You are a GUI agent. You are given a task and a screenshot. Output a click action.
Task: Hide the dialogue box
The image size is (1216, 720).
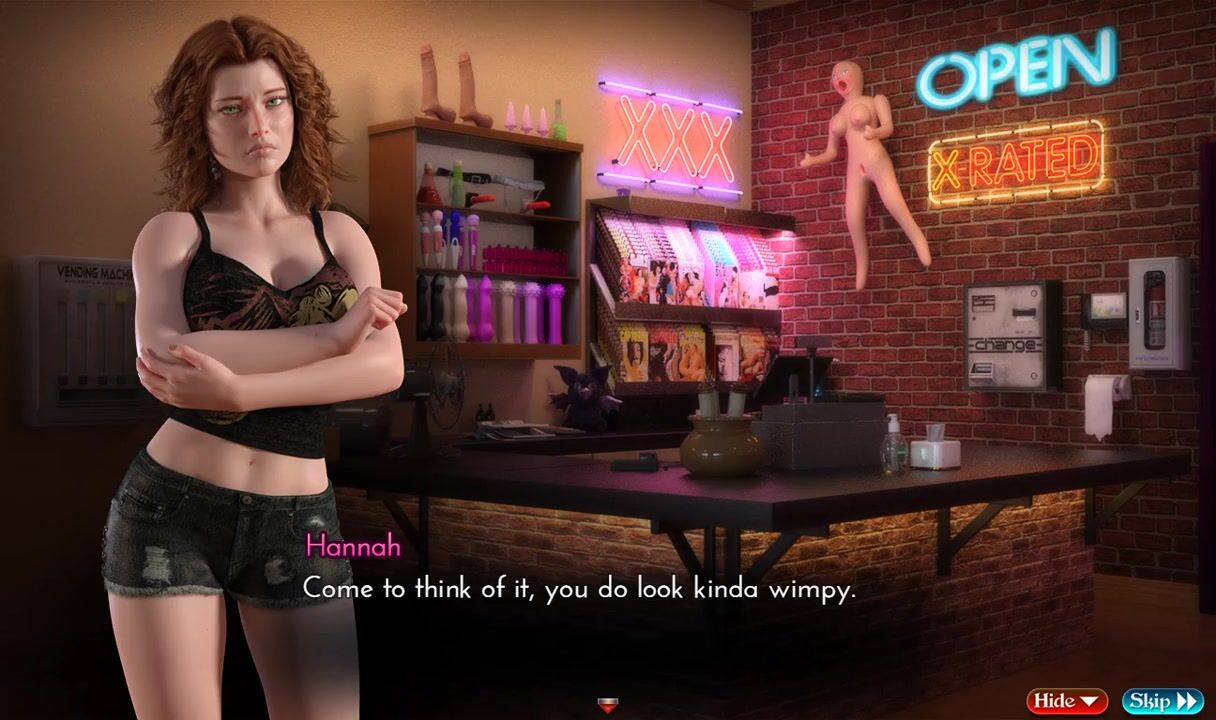pyautogui.click(x=1066, y=701)
